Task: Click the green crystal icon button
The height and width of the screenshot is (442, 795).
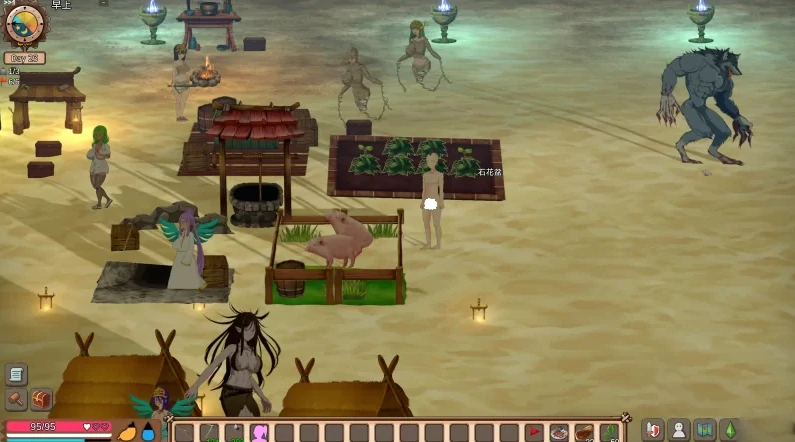Action: click(731, 430)
